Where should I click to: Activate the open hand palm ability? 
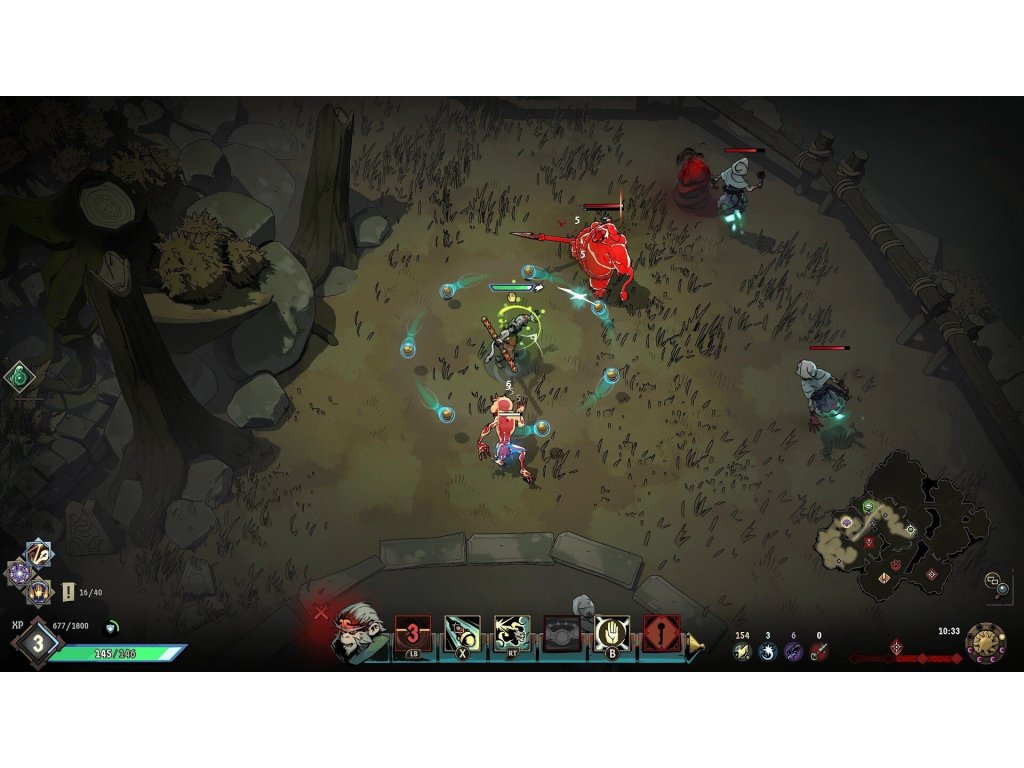click(x=612, y=634)
